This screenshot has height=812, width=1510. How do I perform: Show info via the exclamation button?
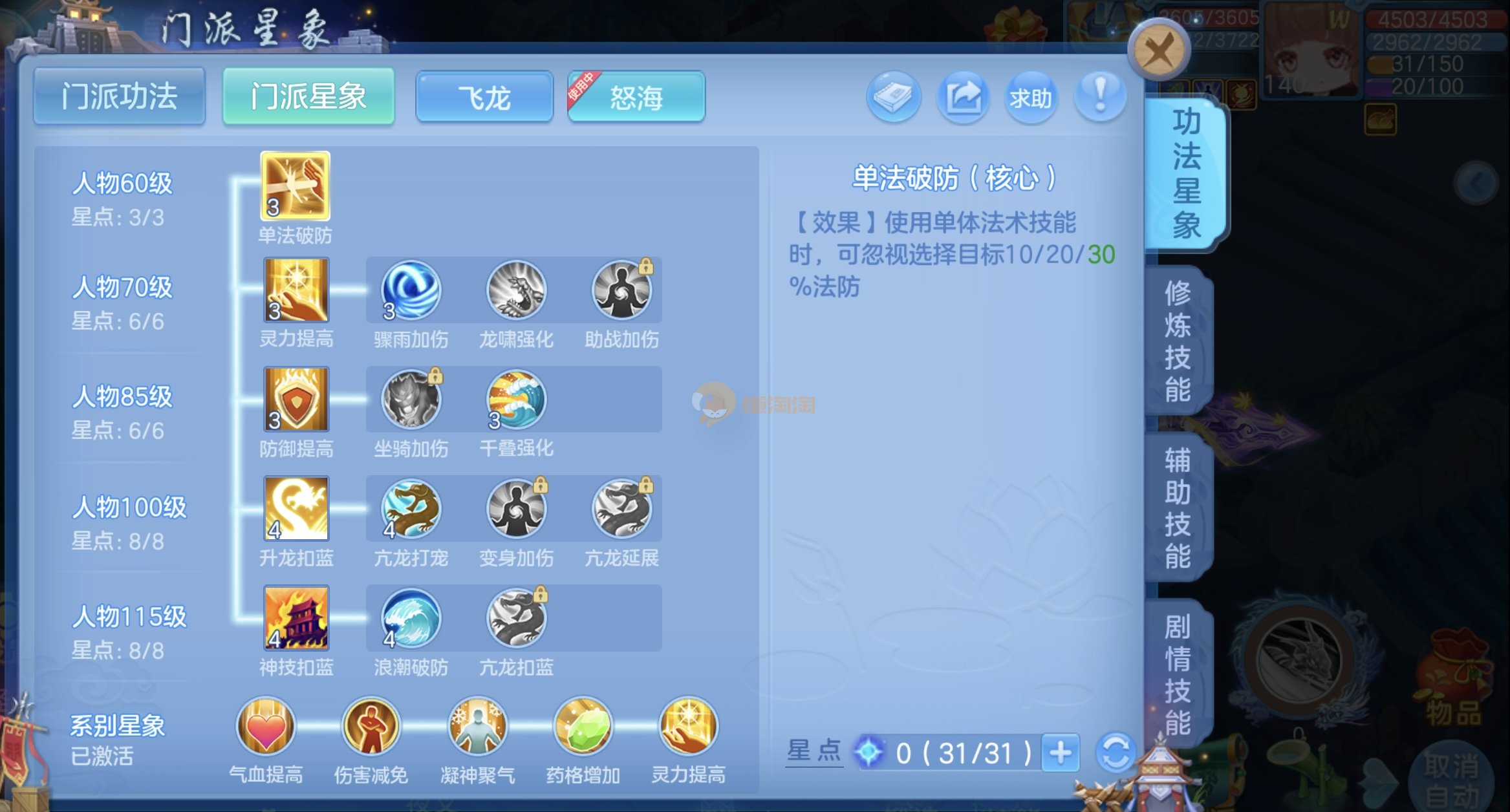1100,96
